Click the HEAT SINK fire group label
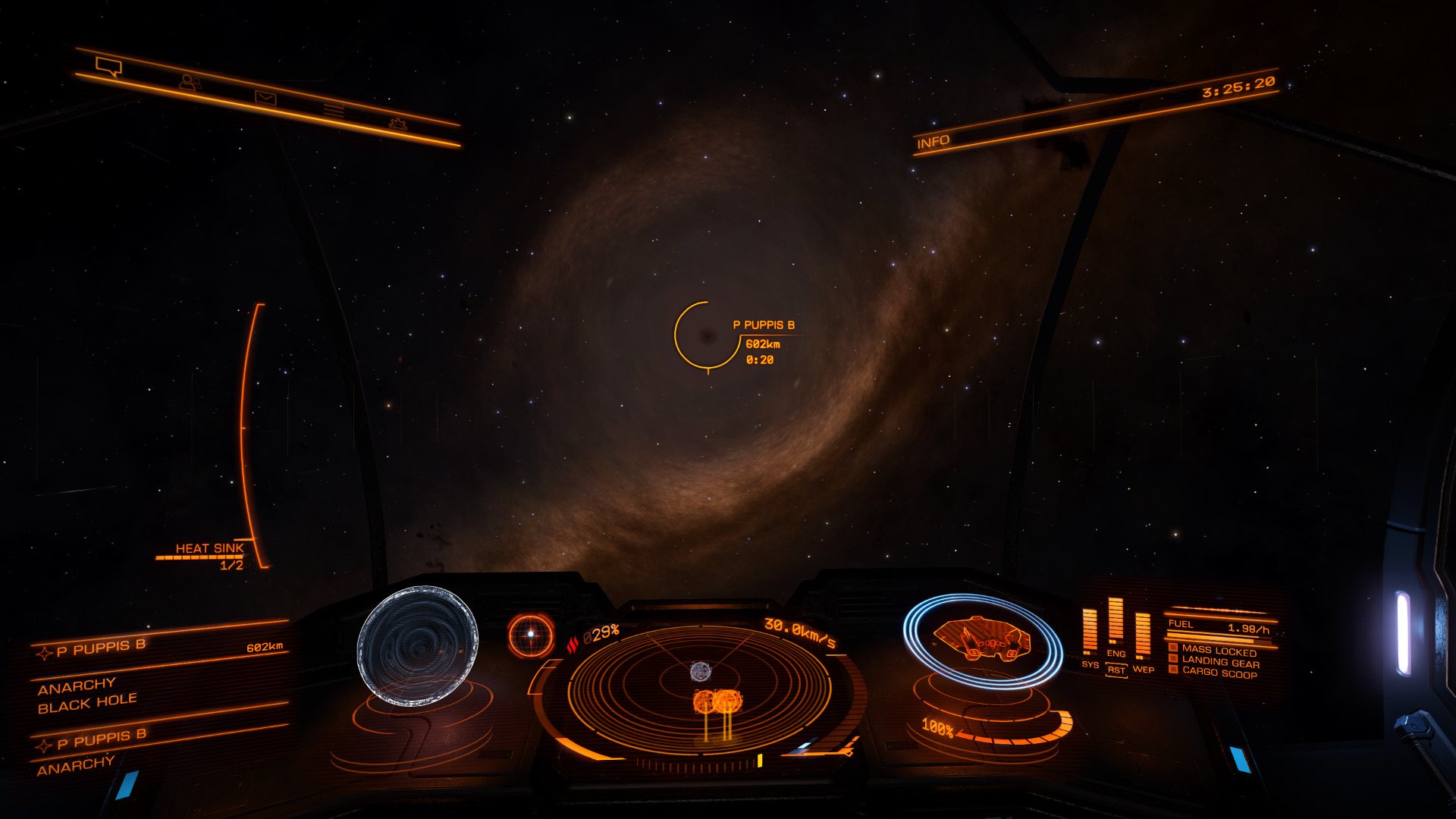 209,548
